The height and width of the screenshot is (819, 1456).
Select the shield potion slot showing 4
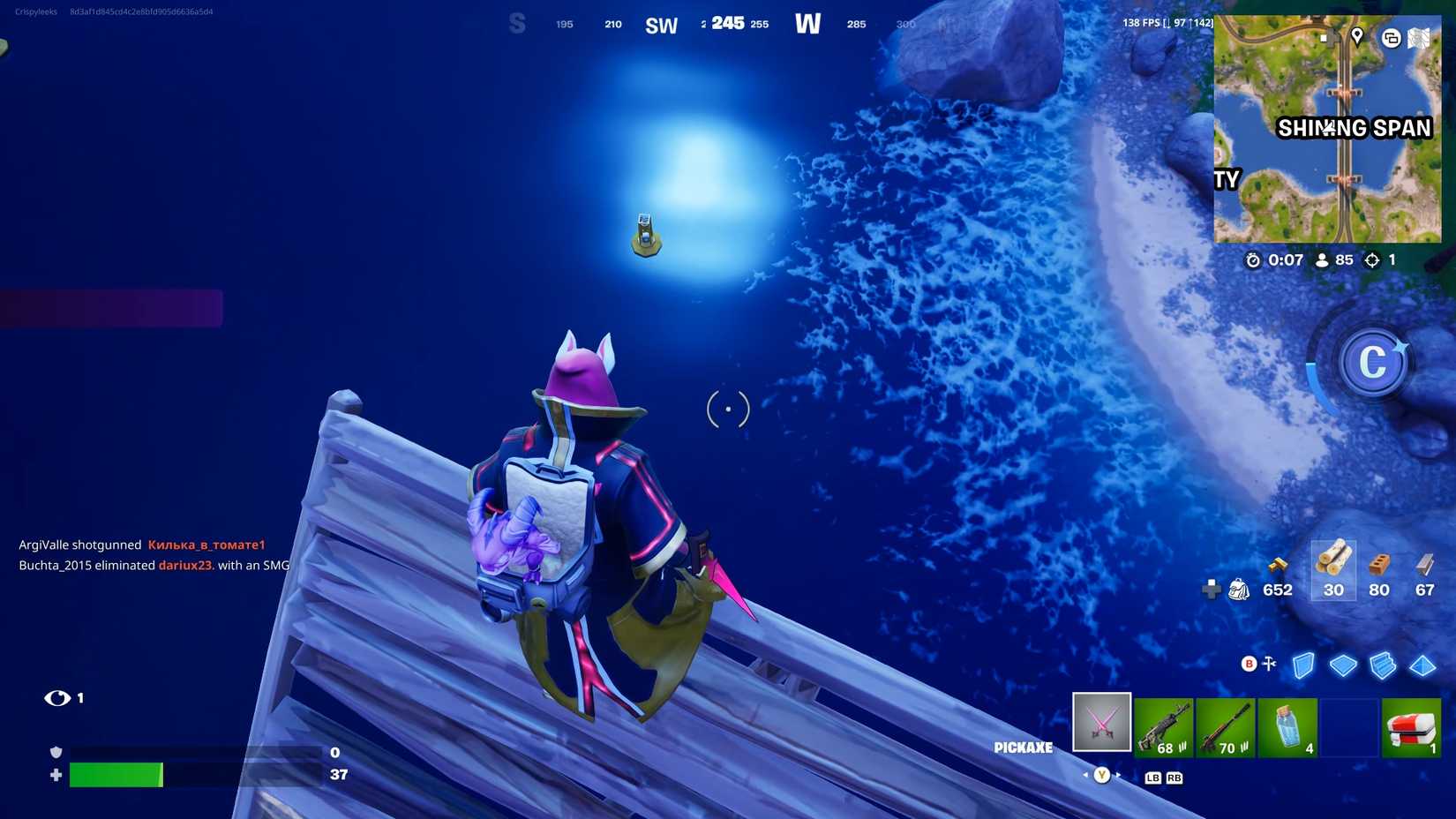(x=1287, y=726)
